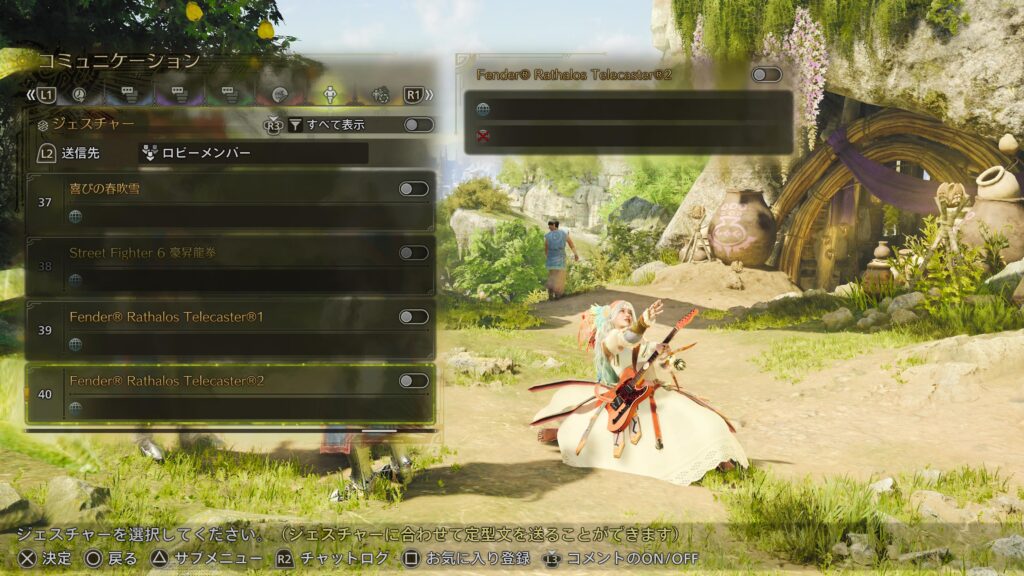Flip the toggle for Telecaster®1 gesture
Image resolution: width=1024 pixels, height=576 pixels.
(x=413, y=317)
